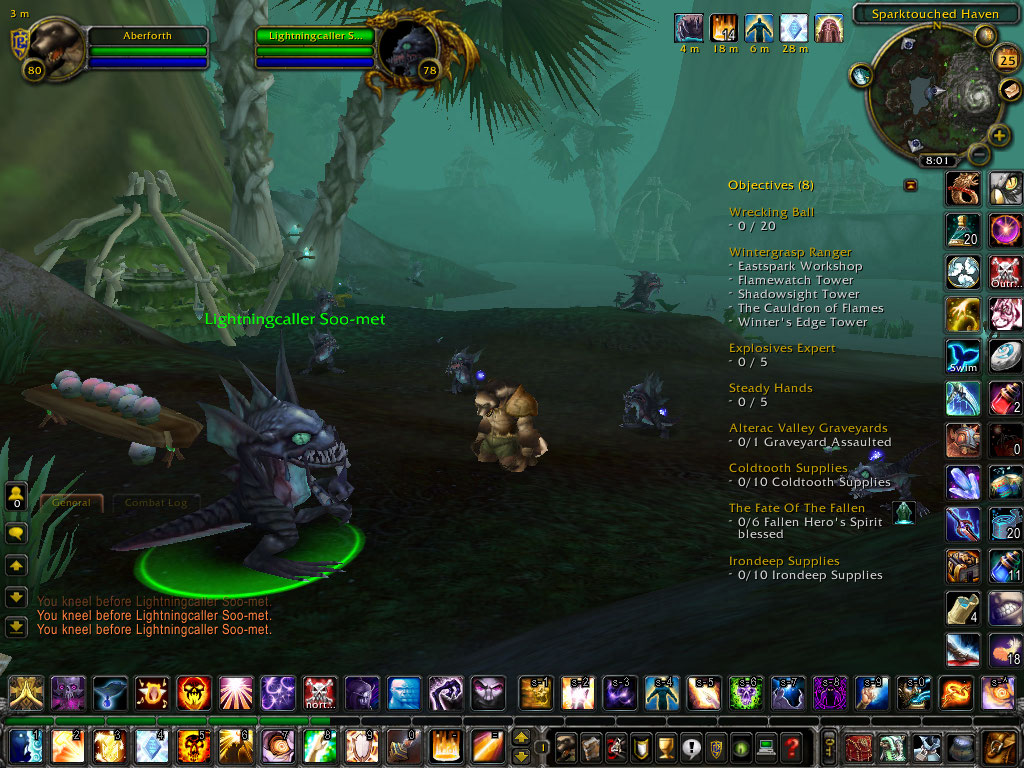This screenshot has width=1024, height=768.
Task: Open the key ring button
Action: pyautogui.click(x=829, y=747)
